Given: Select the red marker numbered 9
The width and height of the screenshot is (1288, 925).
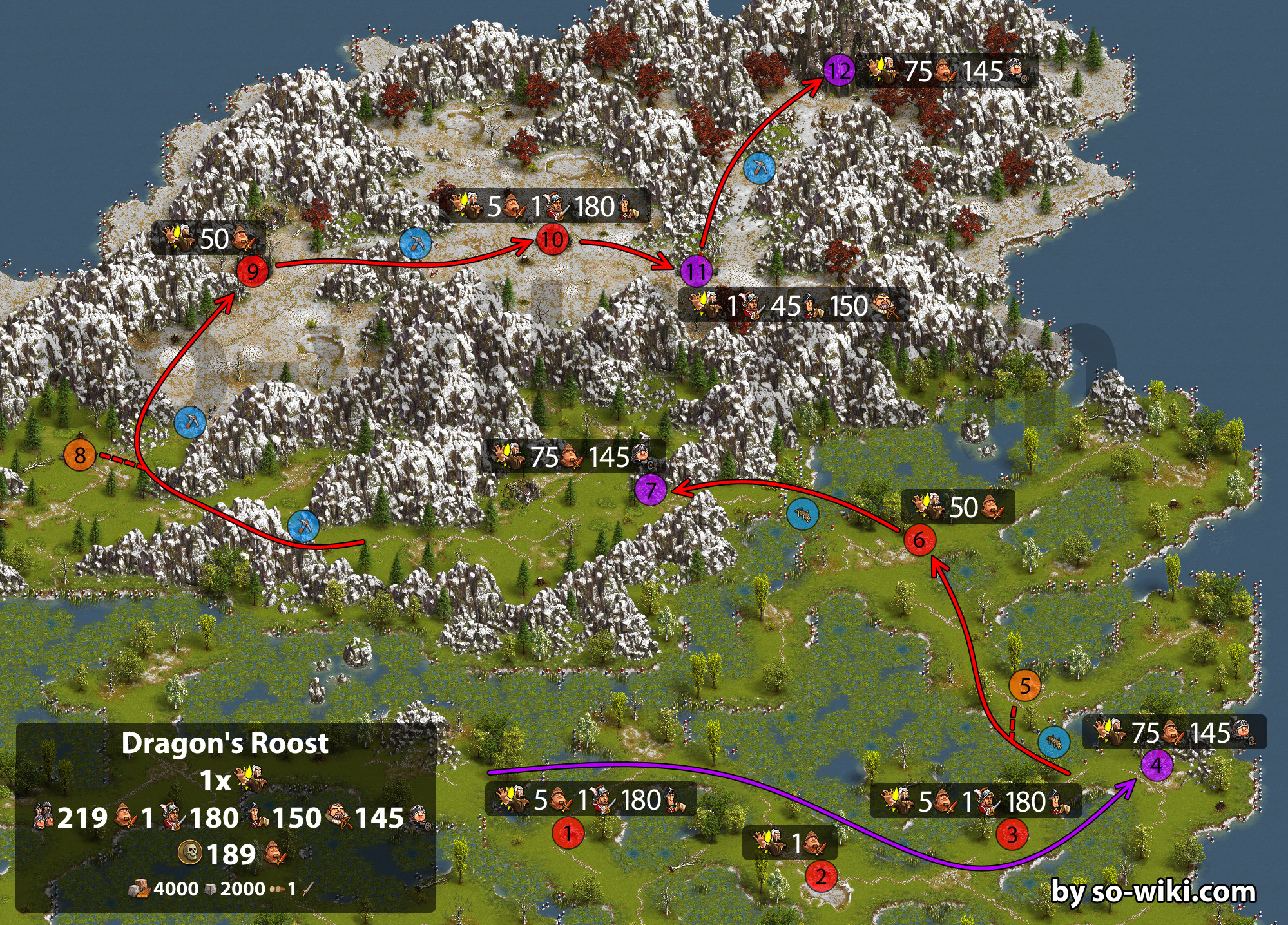Looking at the screenshot, I should 253,271.
